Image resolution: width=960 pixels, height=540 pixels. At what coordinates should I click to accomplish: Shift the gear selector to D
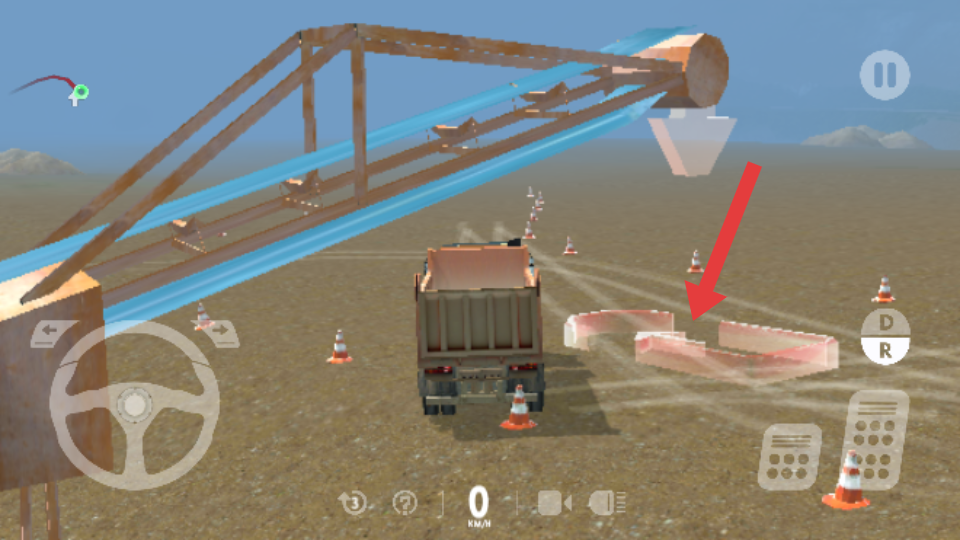tap(885, 324)
